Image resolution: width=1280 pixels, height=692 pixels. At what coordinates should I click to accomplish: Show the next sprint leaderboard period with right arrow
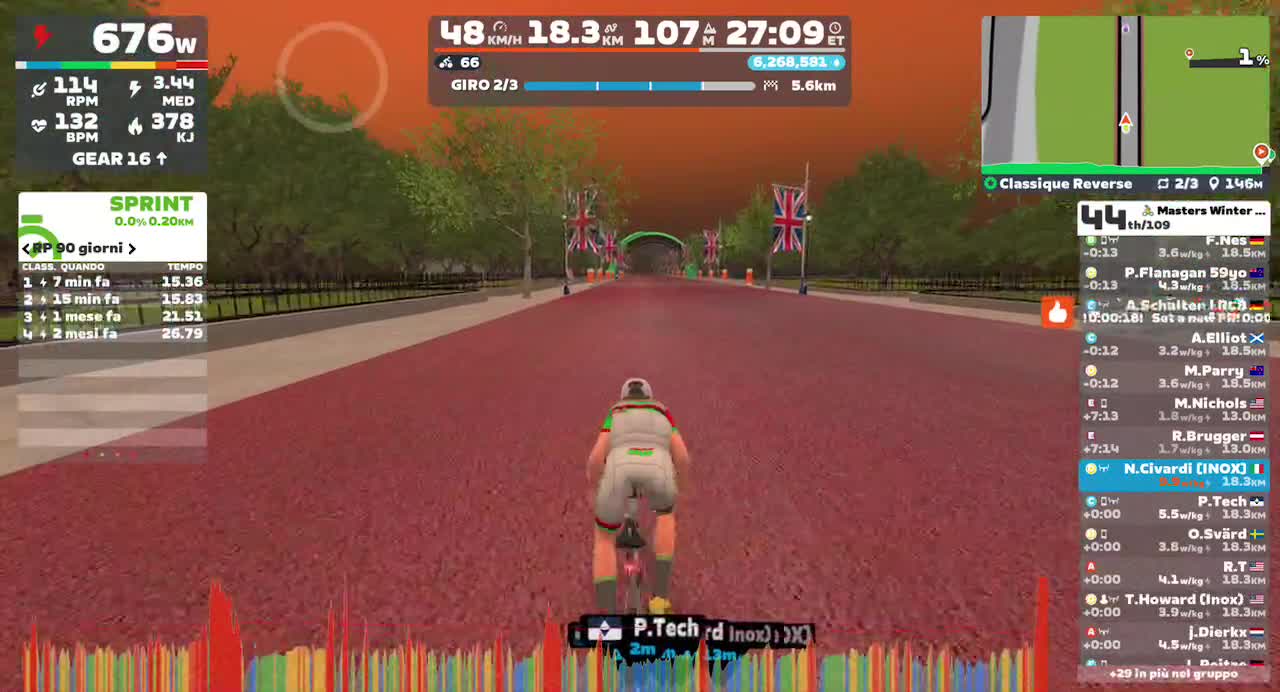(x=131, y=248)
